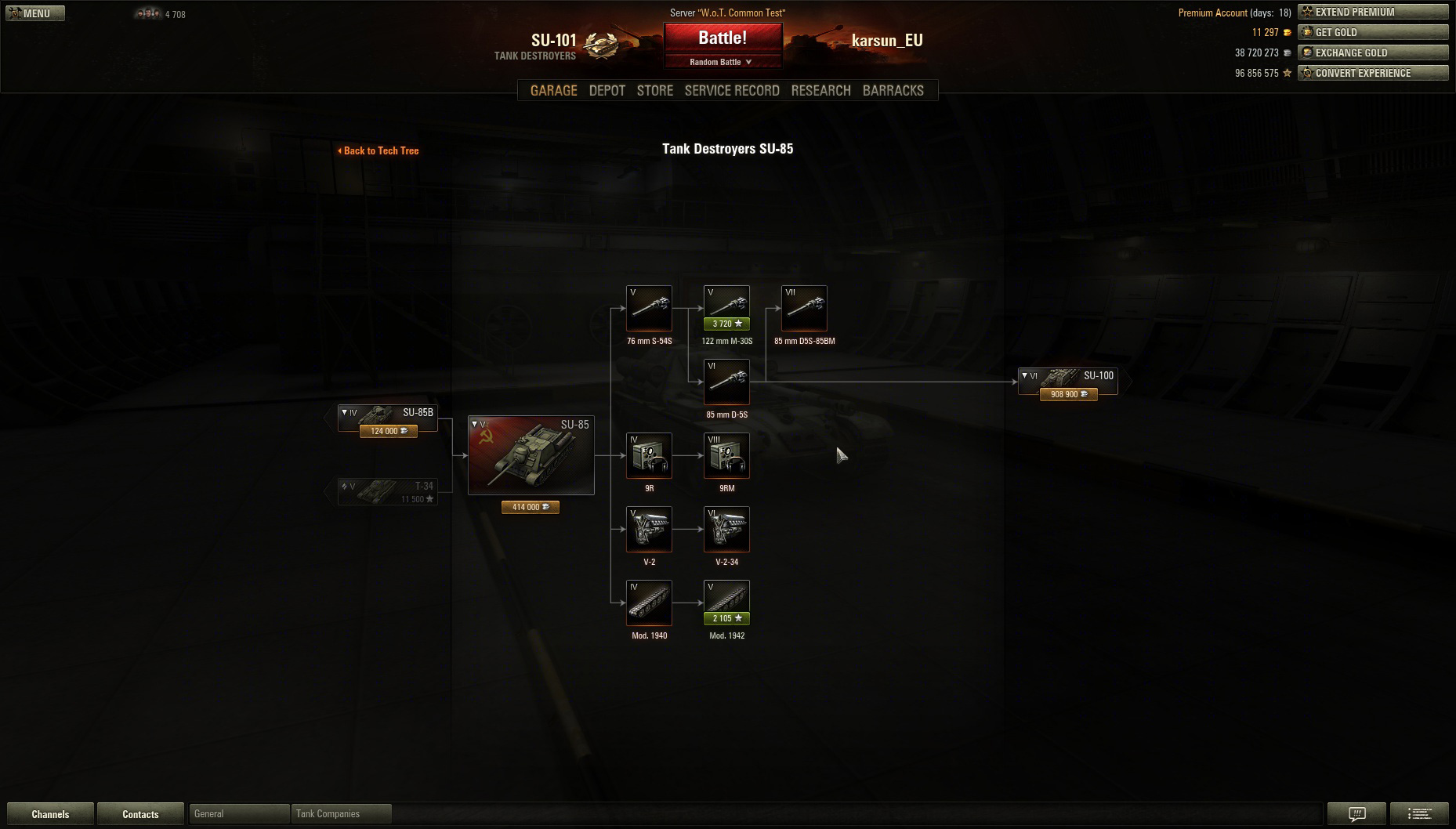Image resolution: width=1456 pixels, height=829 pixels.
Task: Return via Back to Tech Tree
Action: coord(378,150)
